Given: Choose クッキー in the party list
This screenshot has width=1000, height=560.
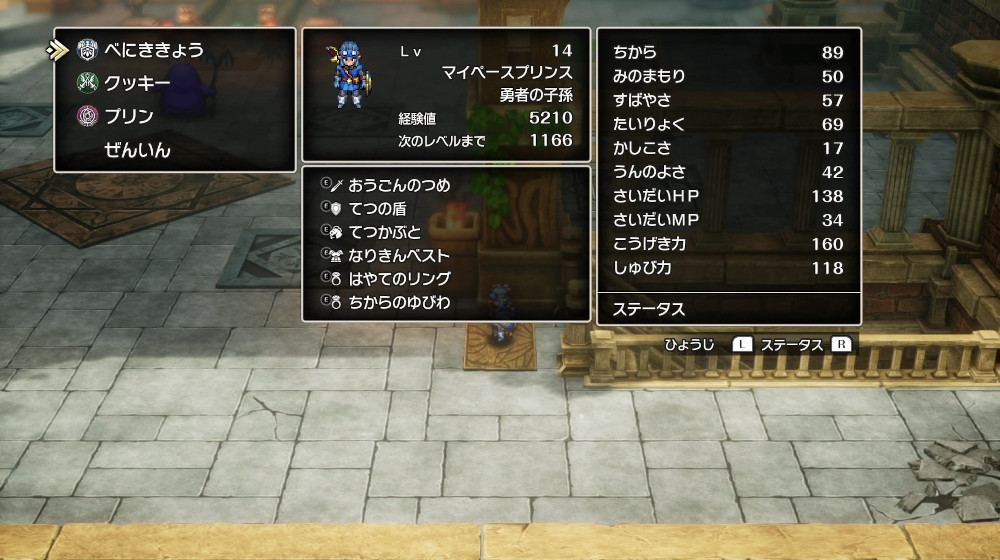Looking at the screenshot, I should point(137,83).
